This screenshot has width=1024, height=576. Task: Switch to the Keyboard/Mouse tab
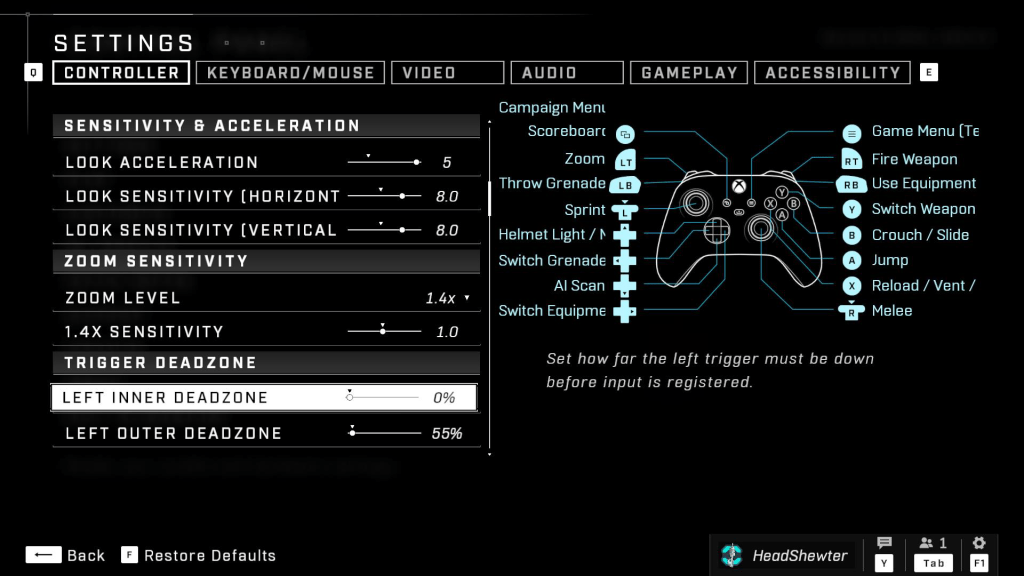coord(290,73)
